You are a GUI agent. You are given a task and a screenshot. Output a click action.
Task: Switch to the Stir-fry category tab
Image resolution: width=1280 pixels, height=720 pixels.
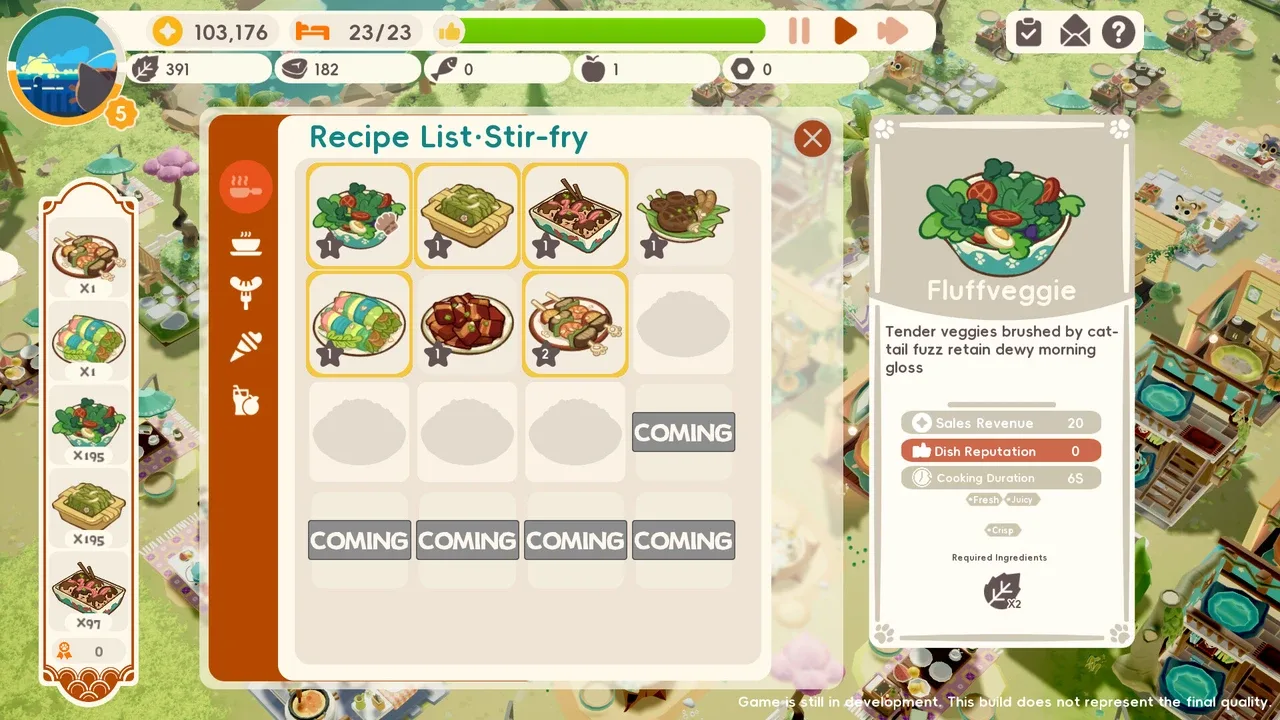245,186
